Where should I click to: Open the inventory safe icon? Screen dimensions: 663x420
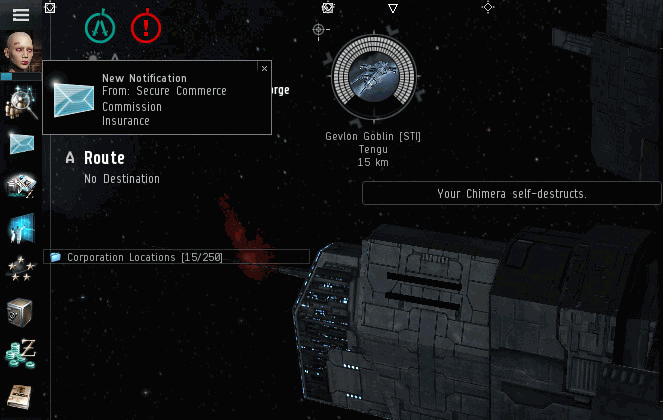(21, 311)
